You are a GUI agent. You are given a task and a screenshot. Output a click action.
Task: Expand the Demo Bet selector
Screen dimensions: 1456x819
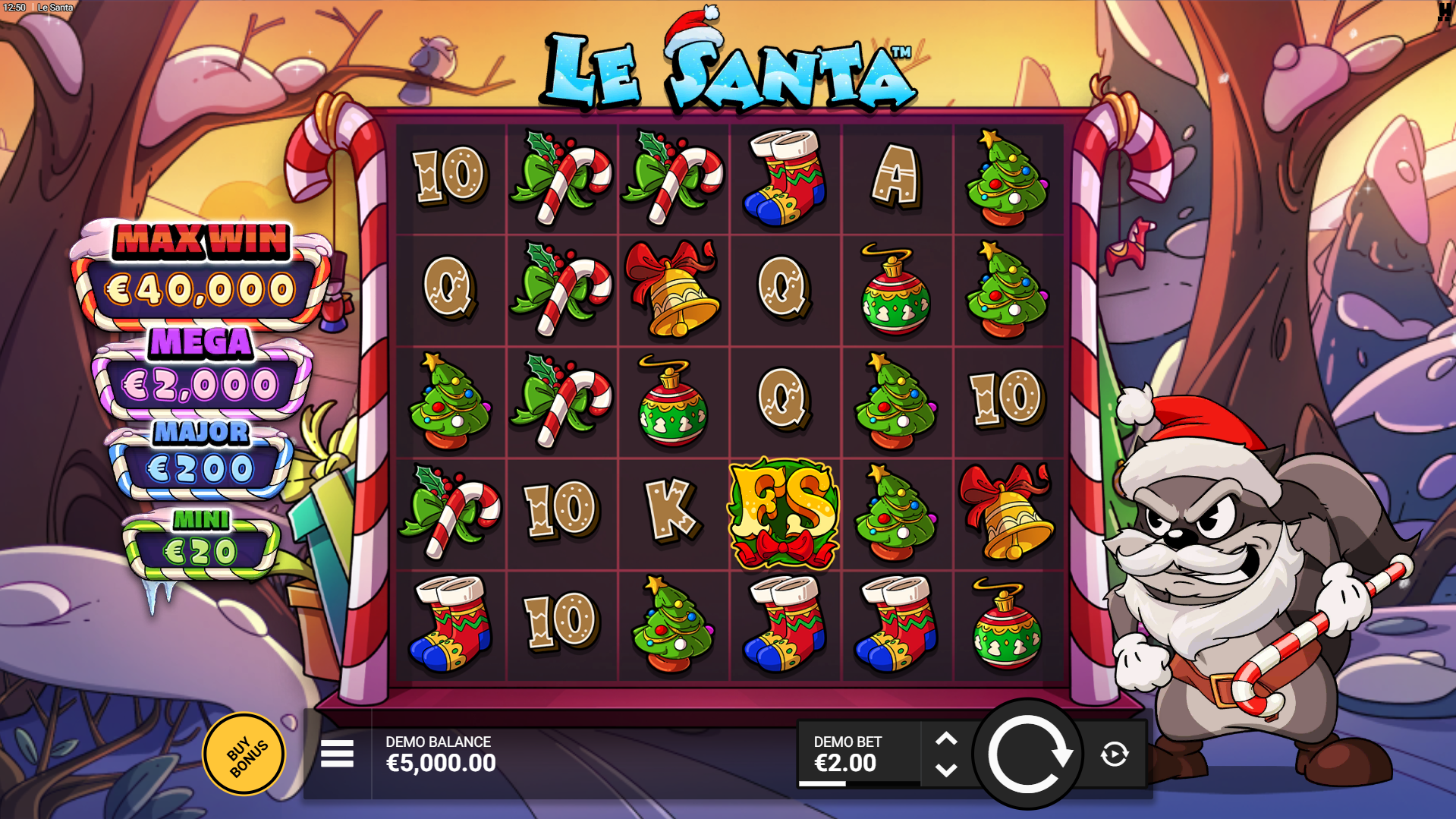click(946, 753)
